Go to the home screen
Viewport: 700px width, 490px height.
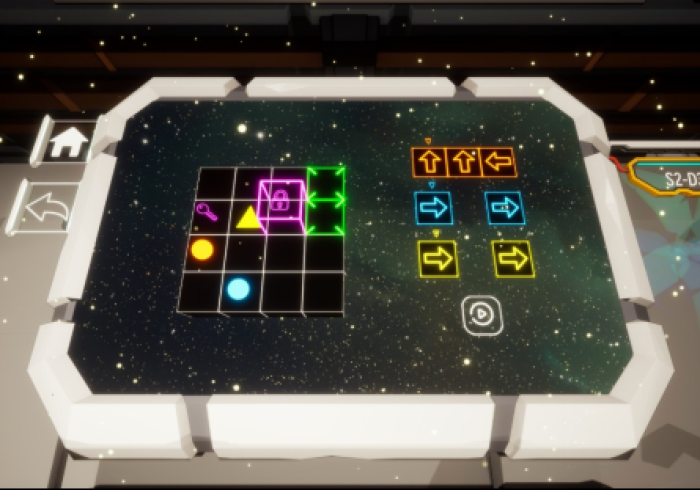point(68,142)
